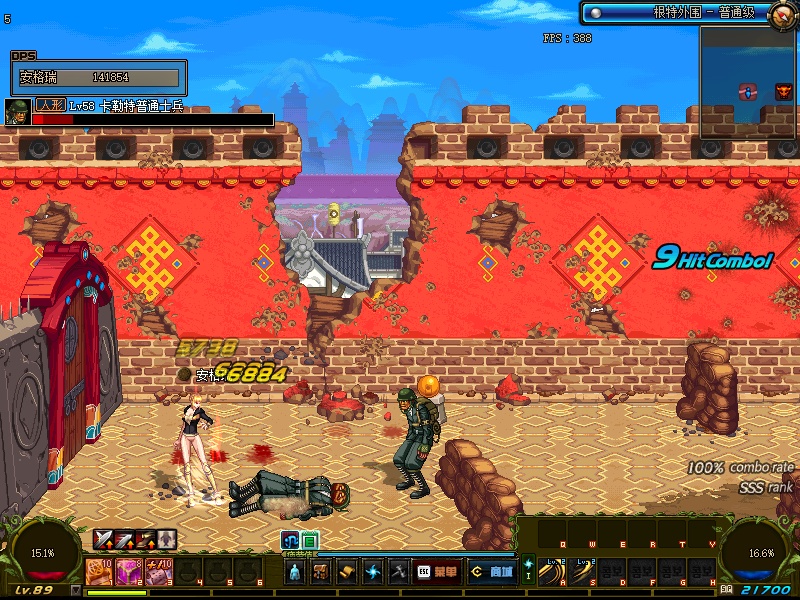Open the treasure chest inventory icon
This screenshot has height=600, width=800.
click(x=321, y=572)
